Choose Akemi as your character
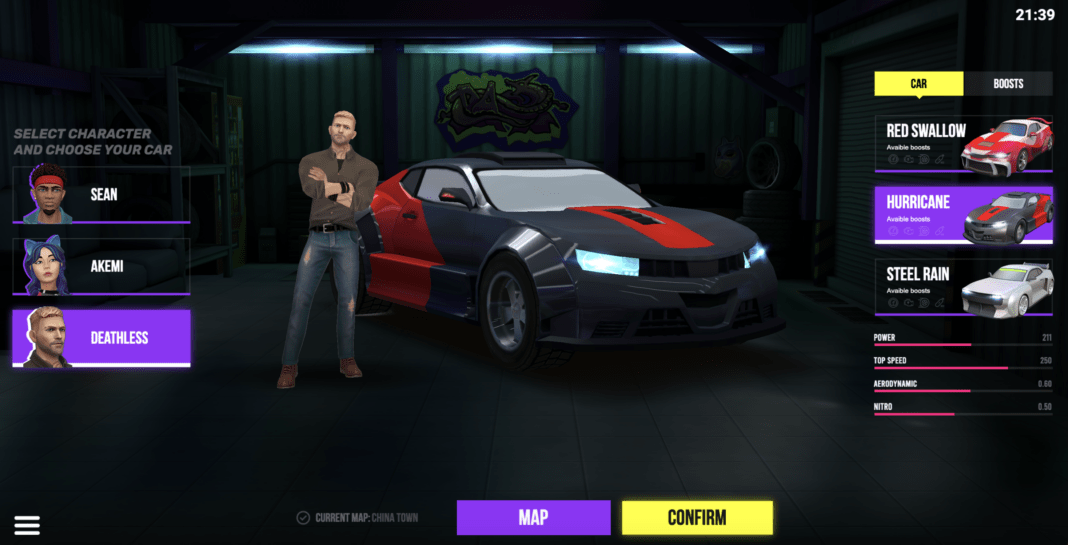This screenshot has width=1068, height=545. click(101, 266)
